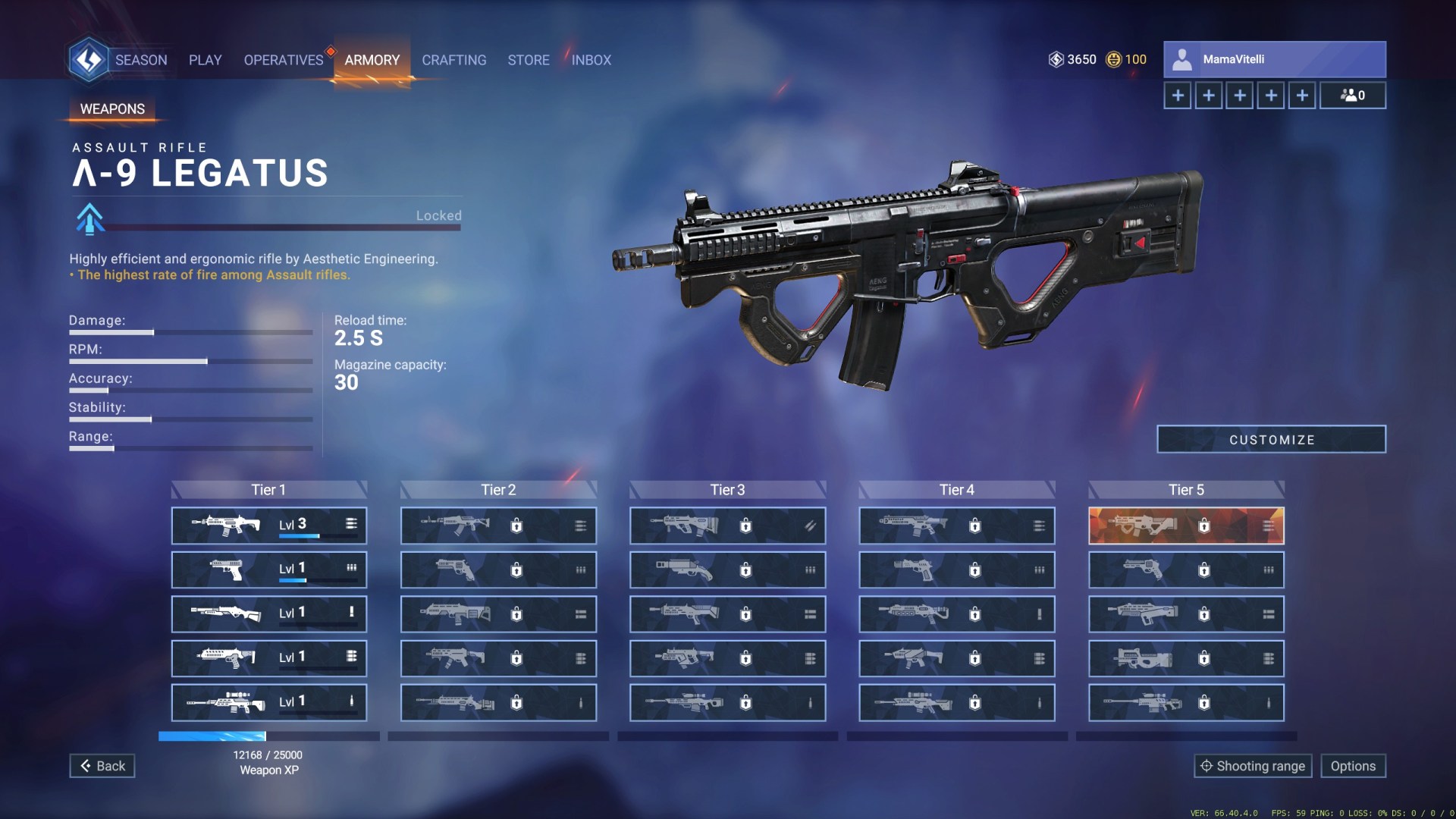This screenshot has width=1456, height=819.
Task: Switch to the ARMORY tab
Action: (x=372, y=60)
